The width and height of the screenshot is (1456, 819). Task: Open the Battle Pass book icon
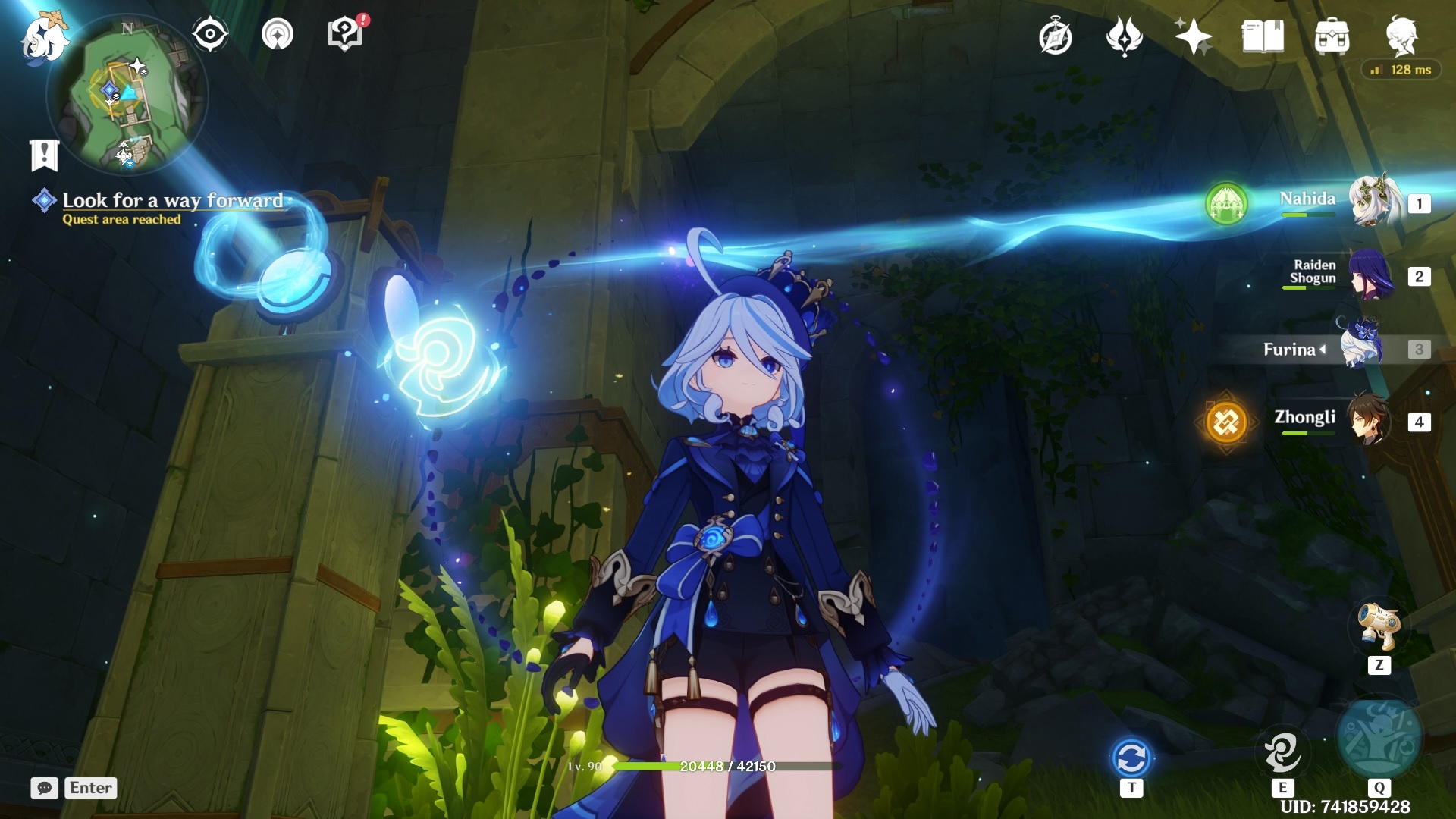pos(1263,36)
